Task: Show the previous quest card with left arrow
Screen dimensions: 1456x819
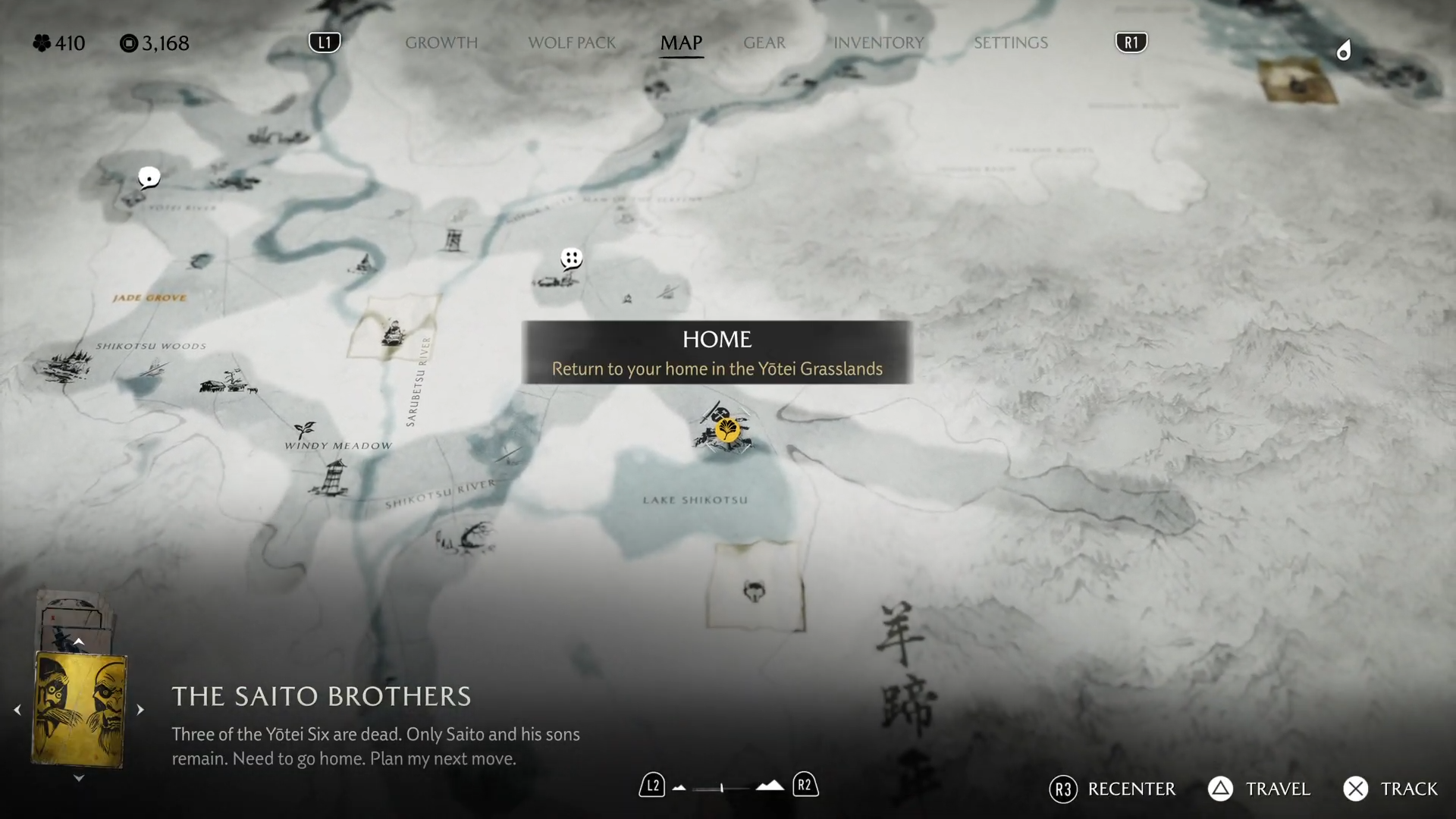Action: (x=17, y=710)
